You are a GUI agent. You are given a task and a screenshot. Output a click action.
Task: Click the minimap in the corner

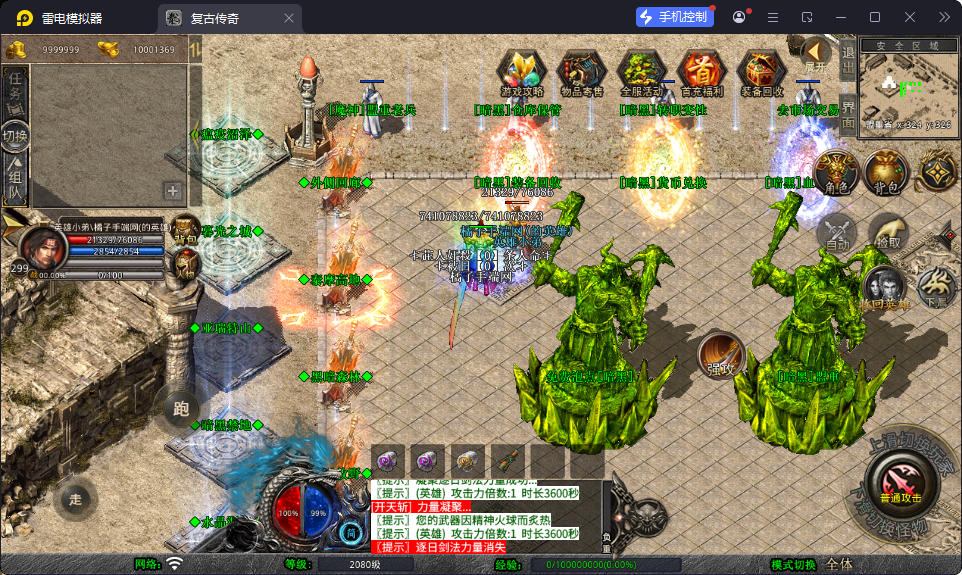(908, 87)
